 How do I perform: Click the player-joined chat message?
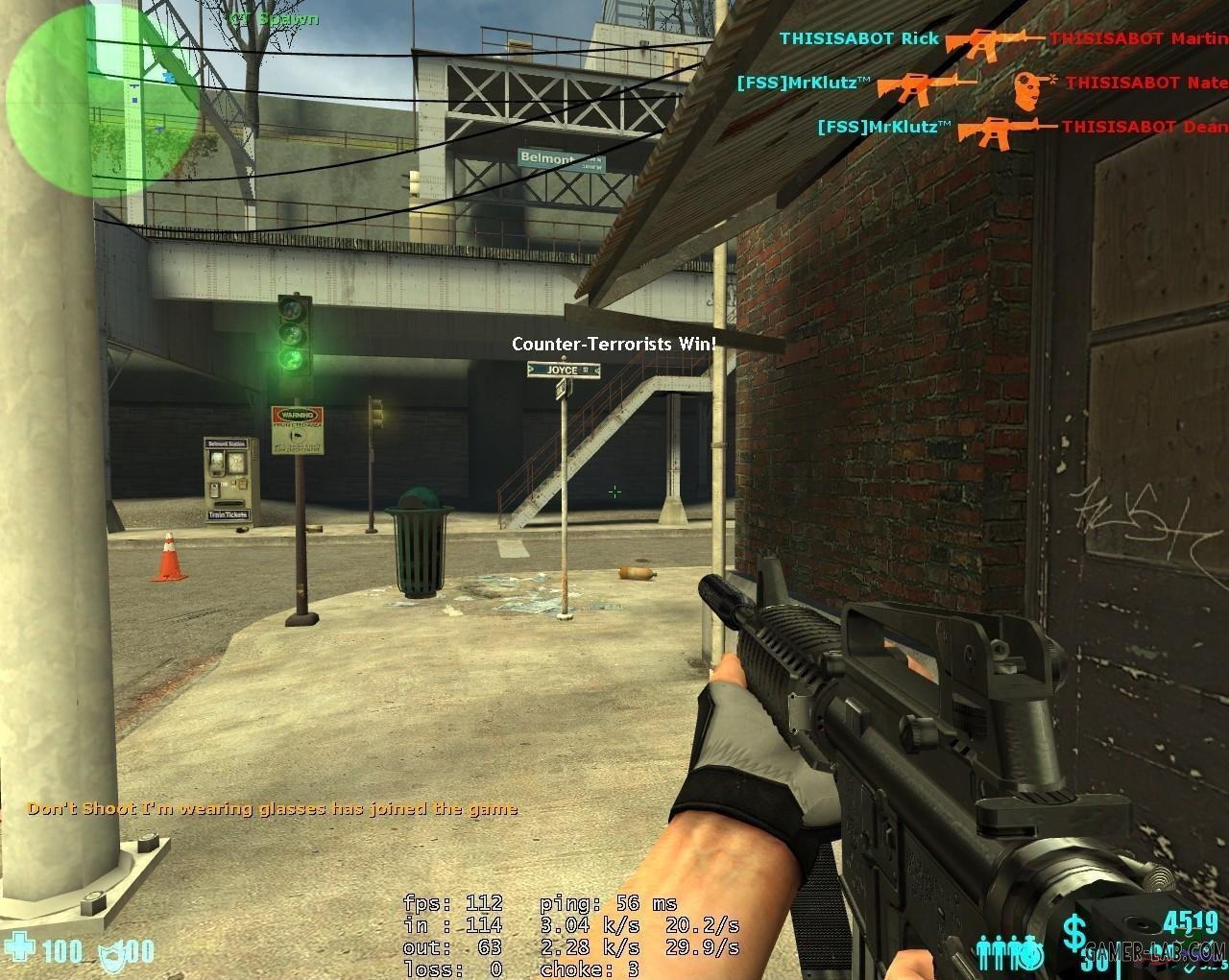coord(272,808)
